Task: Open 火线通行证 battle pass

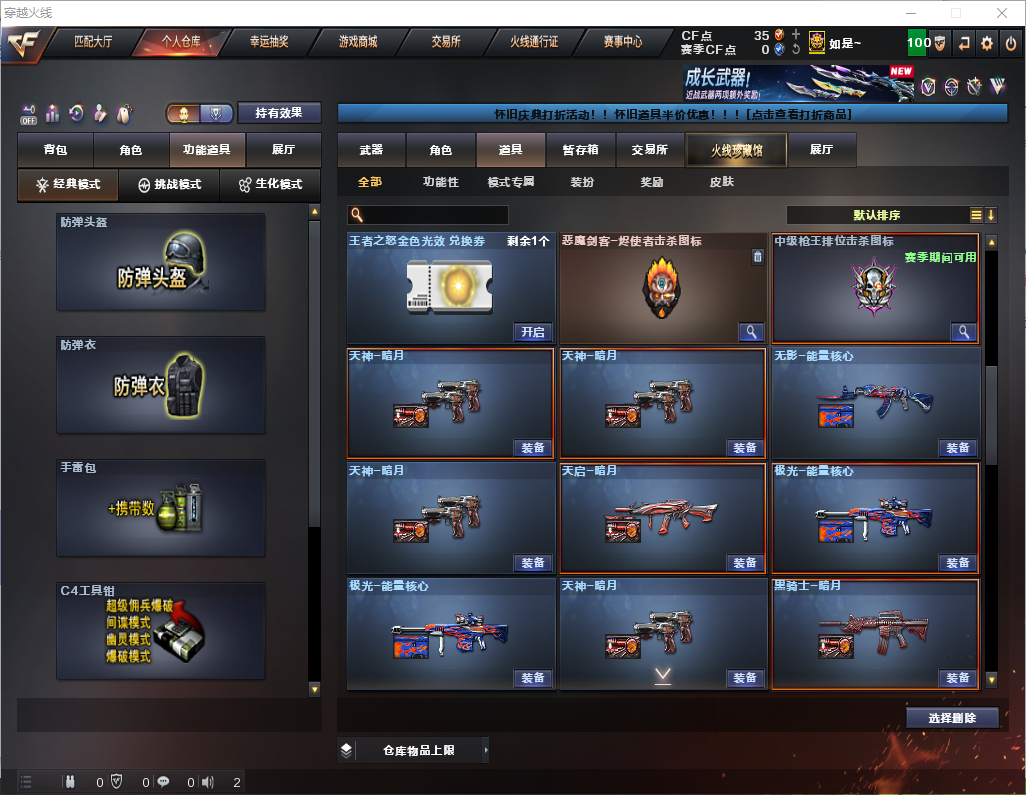Action: 534,43
